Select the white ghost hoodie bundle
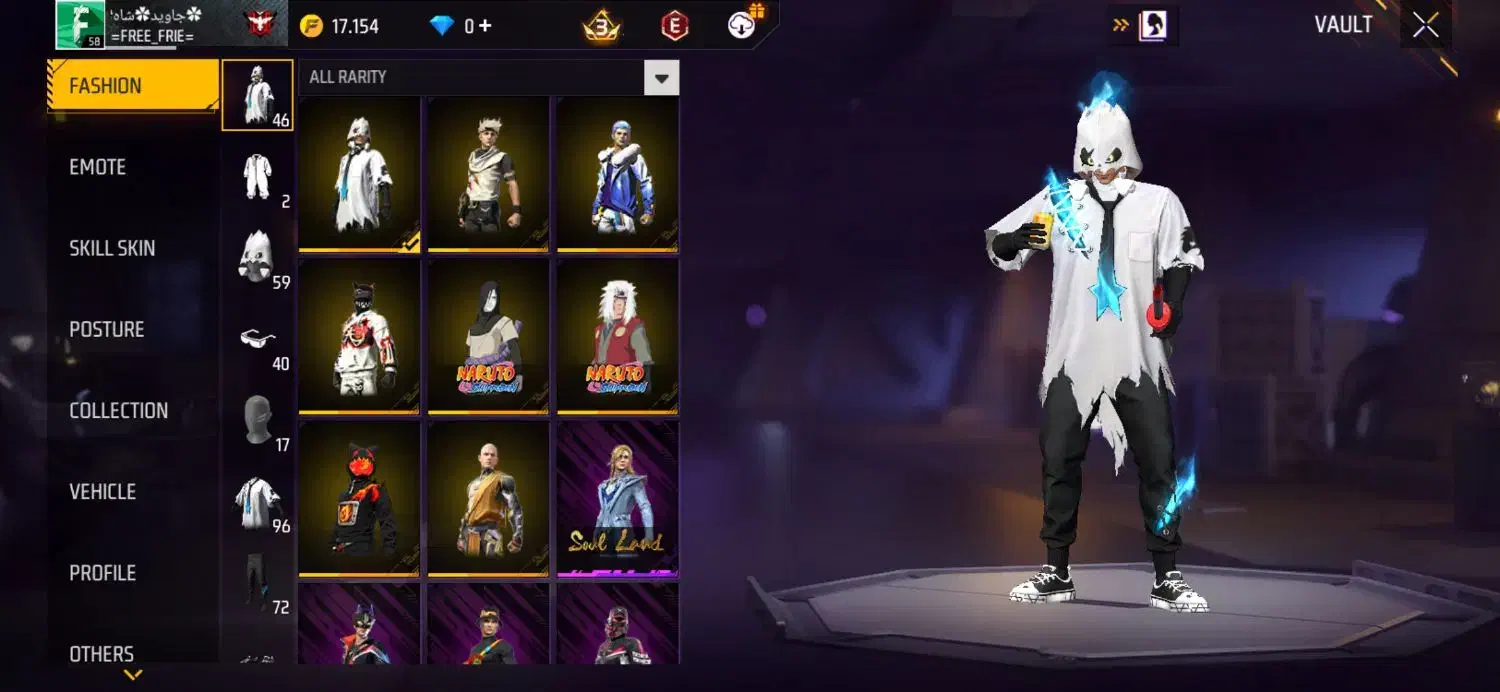 click(x=360, y=175)
